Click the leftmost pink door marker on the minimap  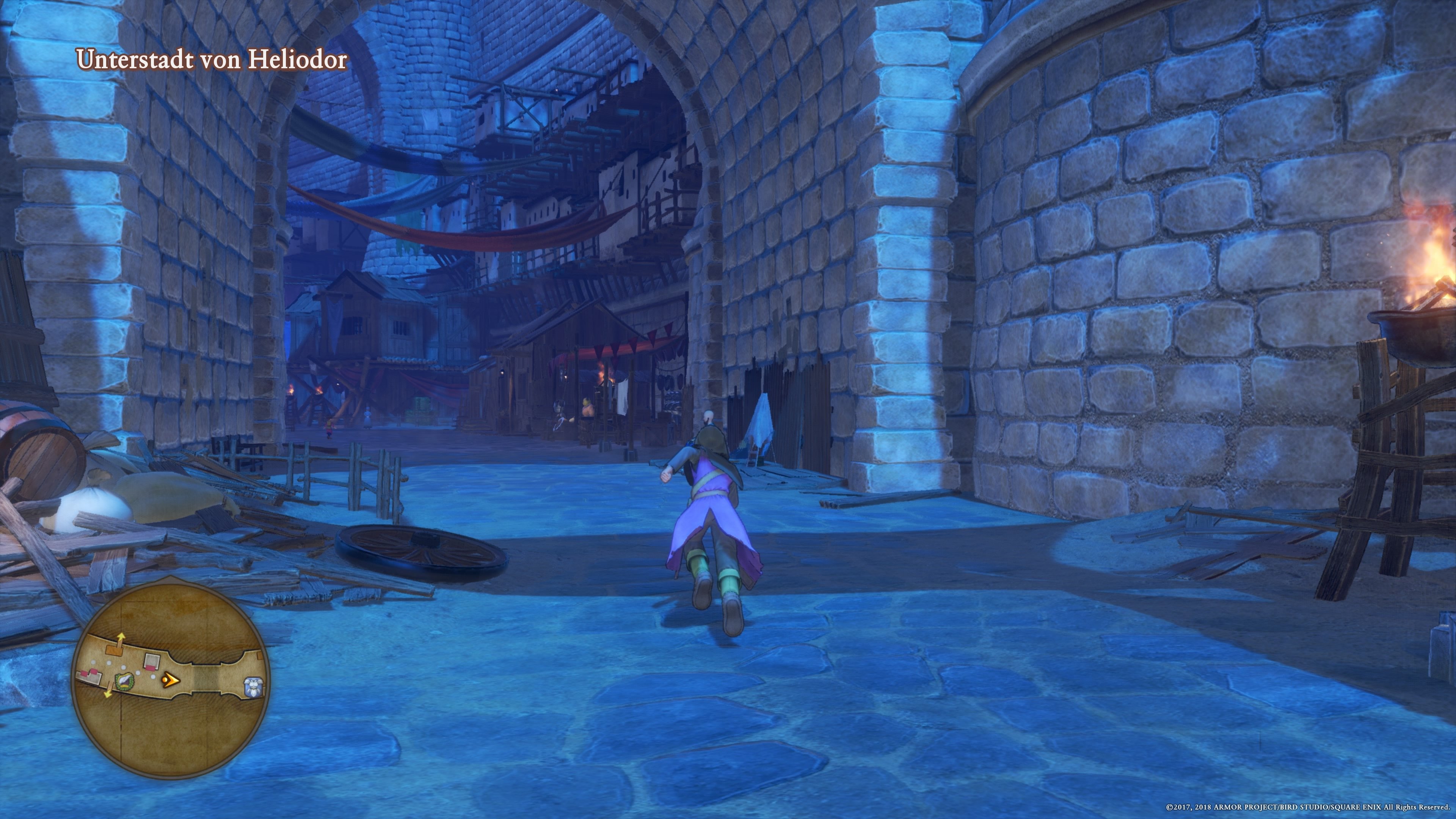click(x=84, y=674)
